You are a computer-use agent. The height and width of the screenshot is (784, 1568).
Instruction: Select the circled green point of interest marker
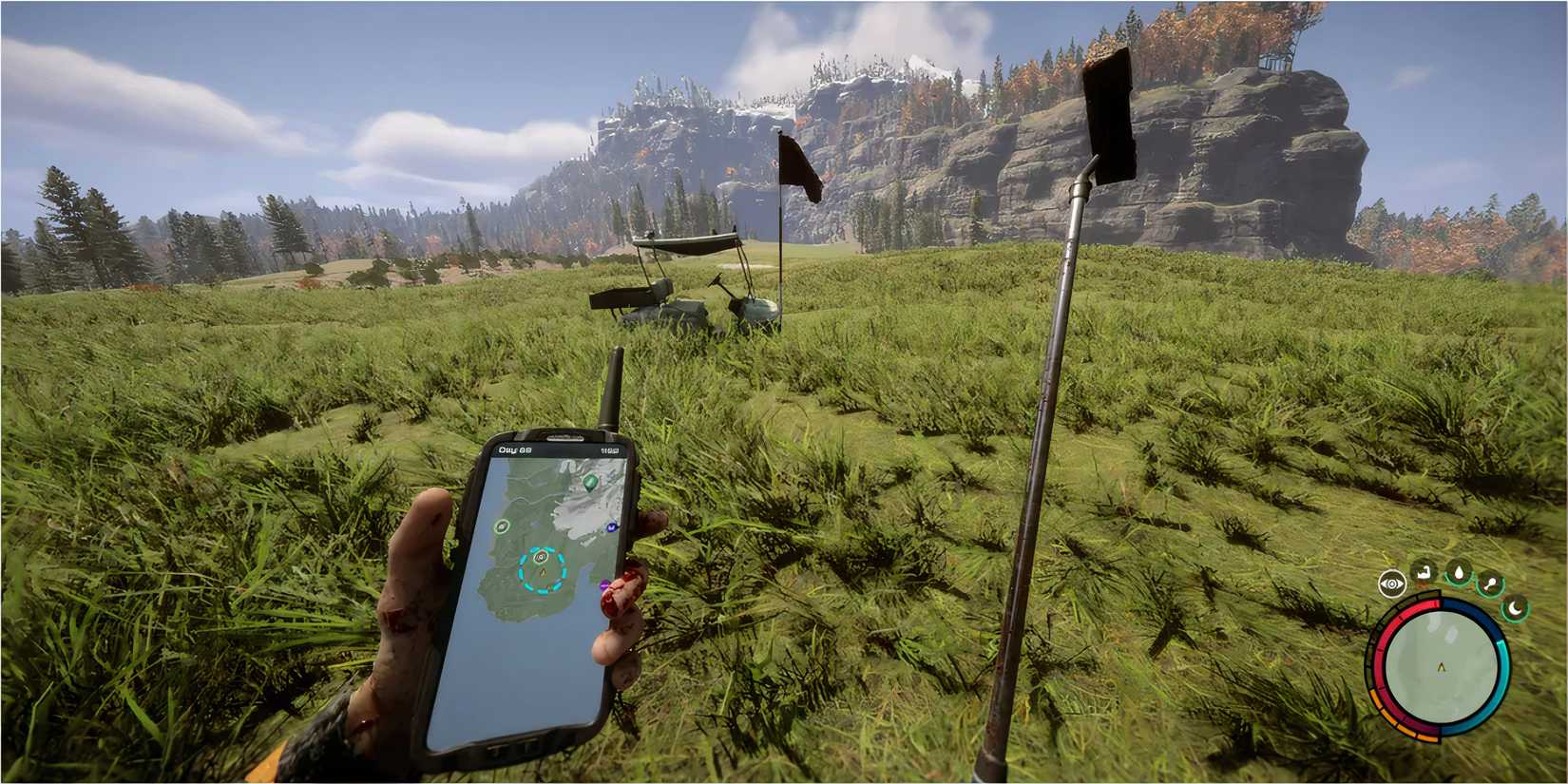coord(502,526)
